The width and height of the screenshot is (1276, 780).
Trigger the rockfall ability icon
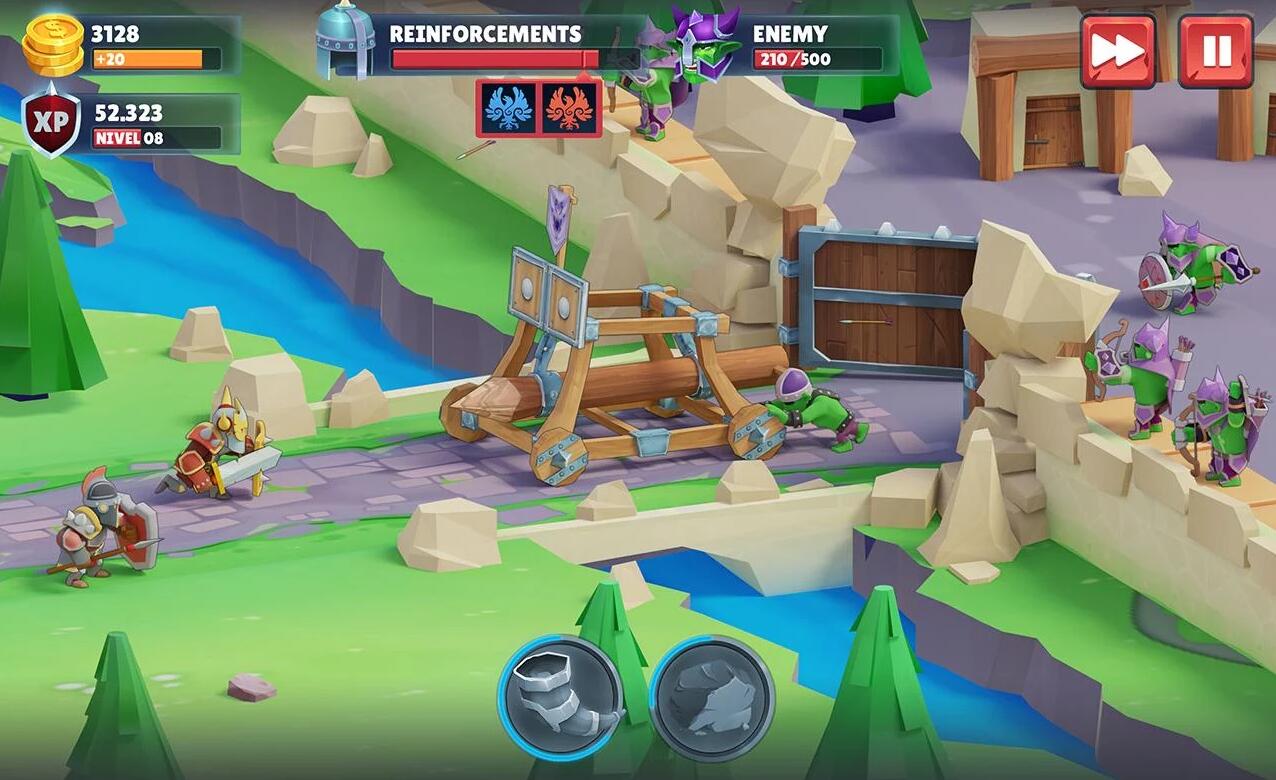(x=711, y=697)
